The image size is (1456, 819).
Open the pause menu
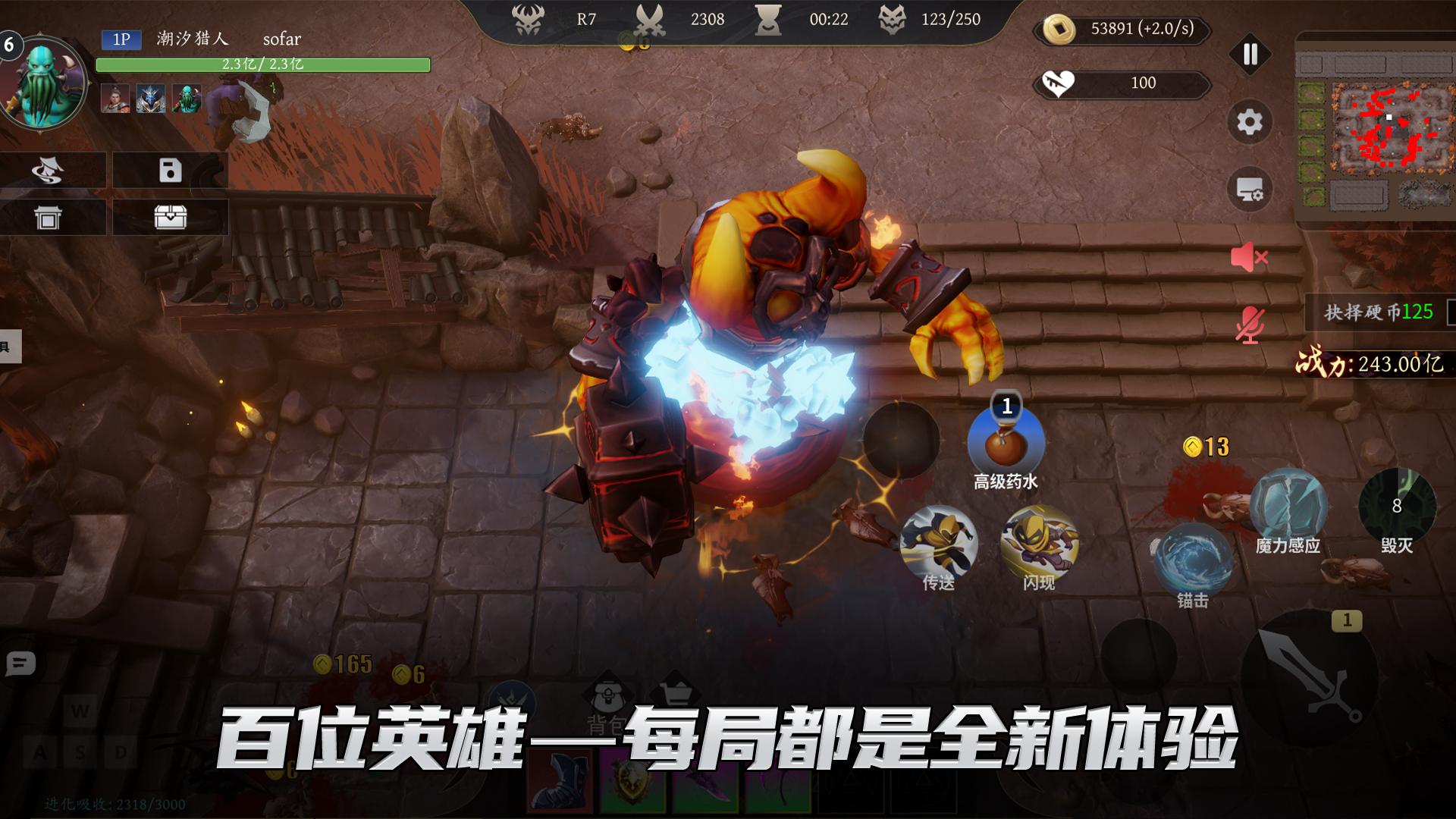coord(1250,55)
